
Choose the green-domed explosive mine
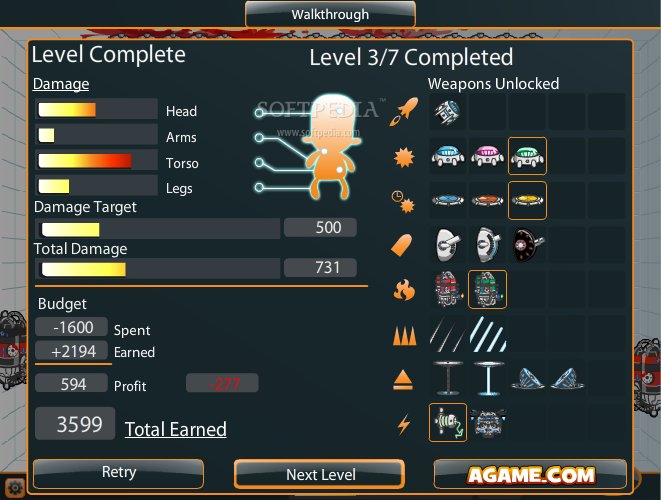pyautogui.click(x=527, y=156)
